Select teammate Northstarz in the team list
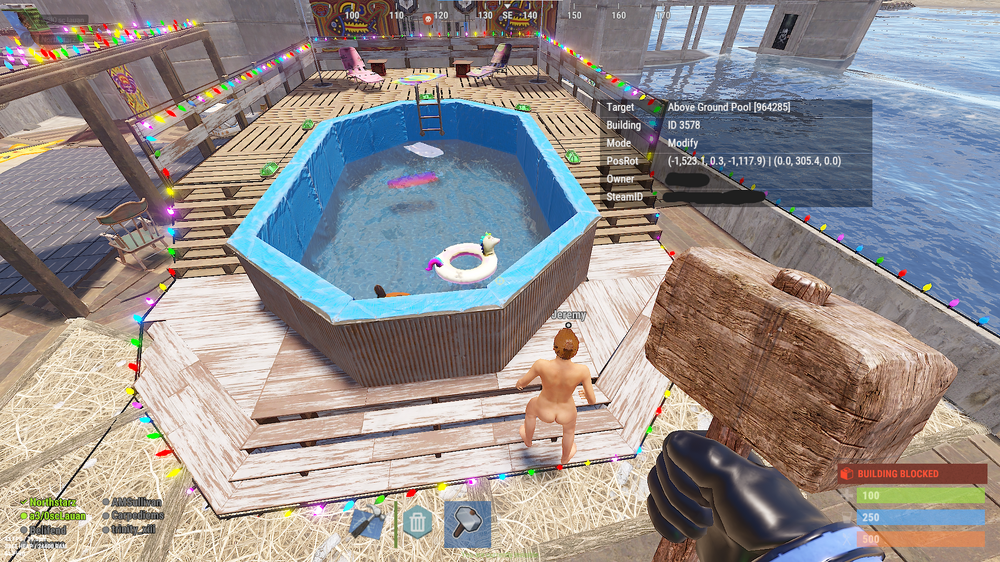The width and height of the screenshot is (1000, 562). pyautogui.click(x=55, y=502)
